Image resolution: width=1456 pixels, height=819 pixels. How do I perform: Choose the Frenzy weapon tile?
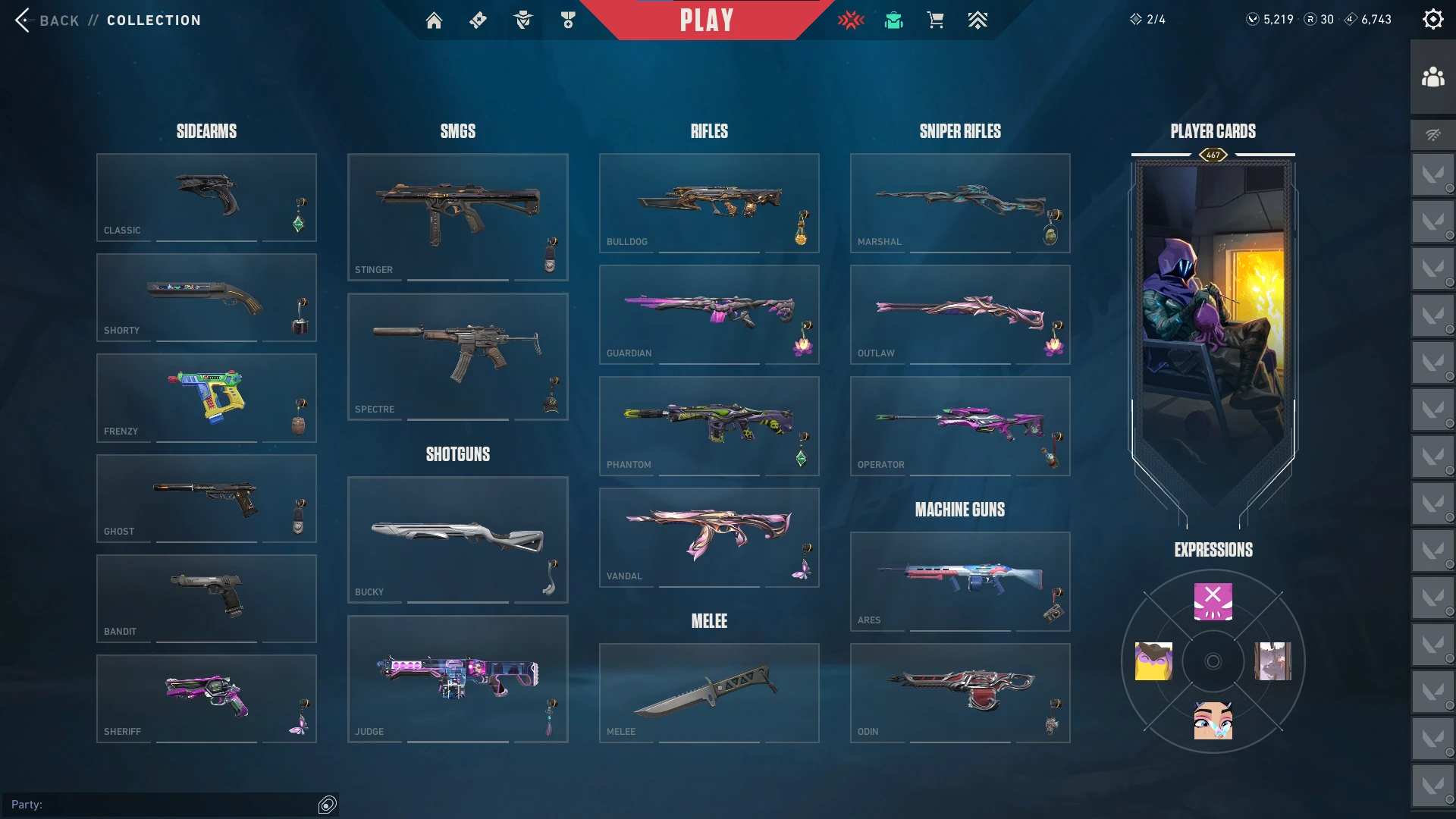[x=206, y=398]
